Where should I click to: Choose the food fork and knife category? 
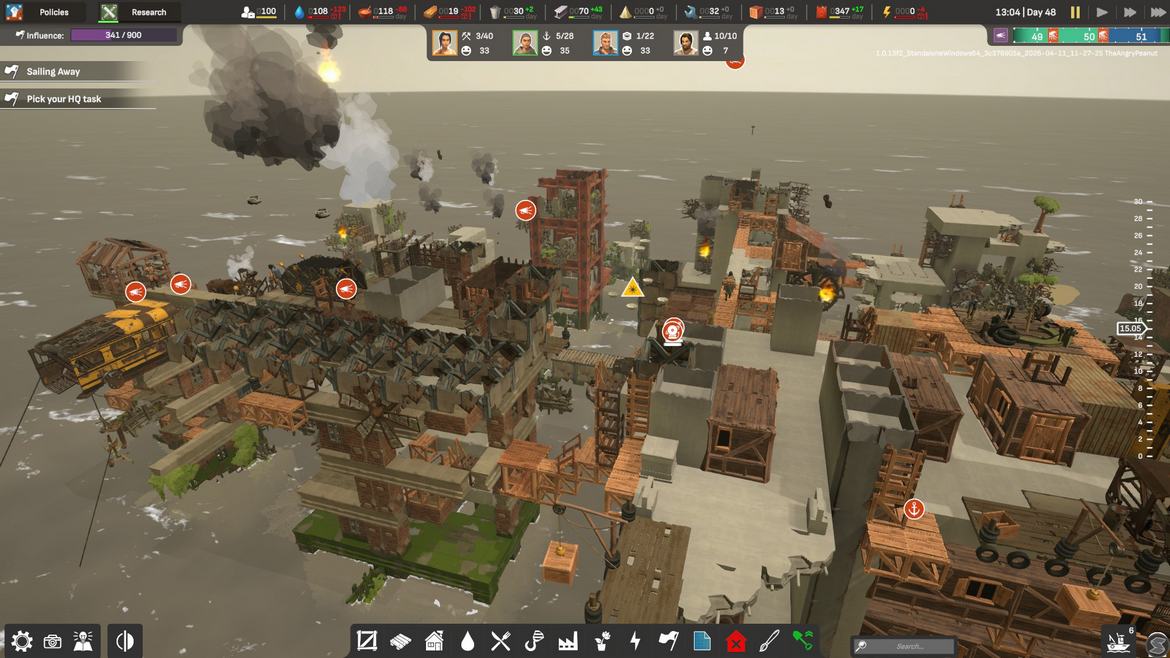[x=501, y=641]
